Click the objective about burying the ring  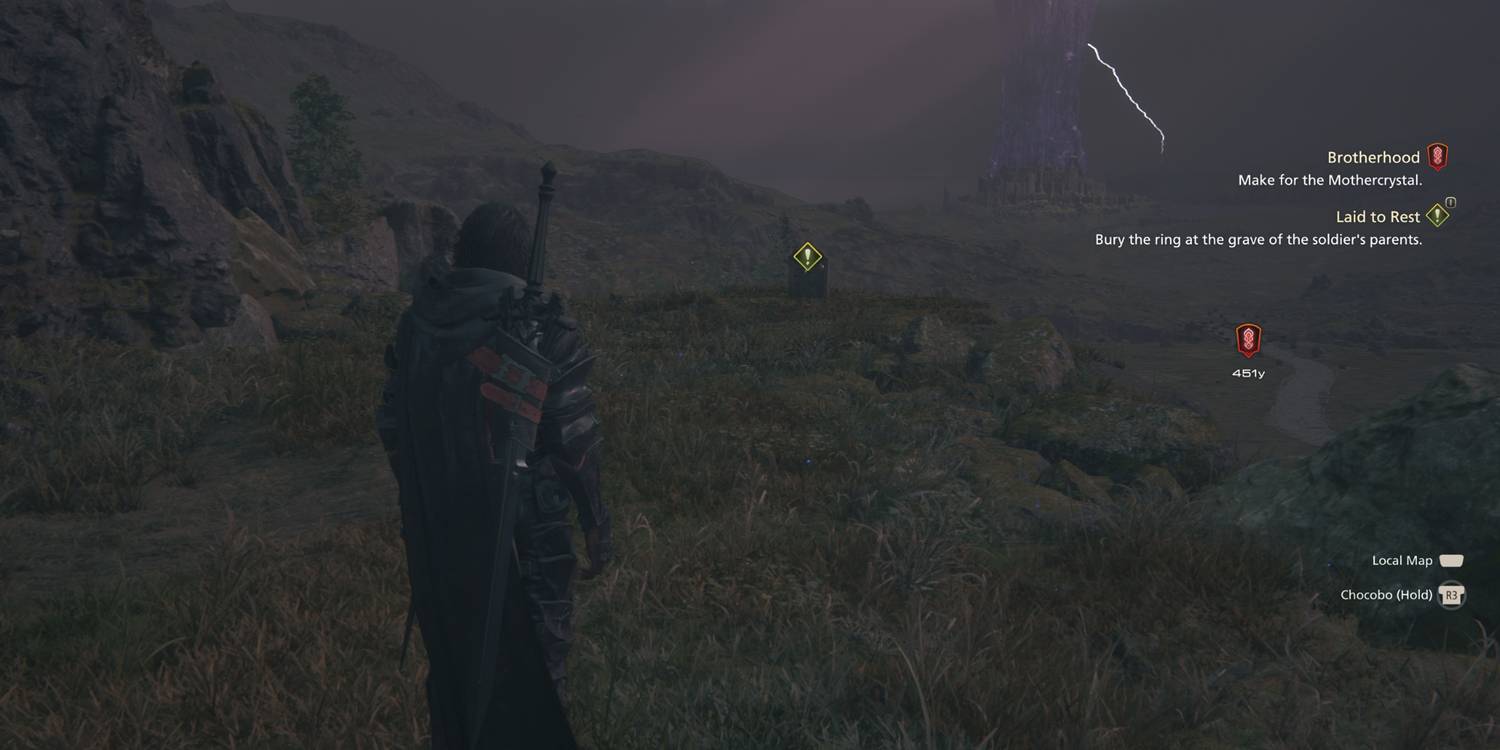coord(1260,239)
